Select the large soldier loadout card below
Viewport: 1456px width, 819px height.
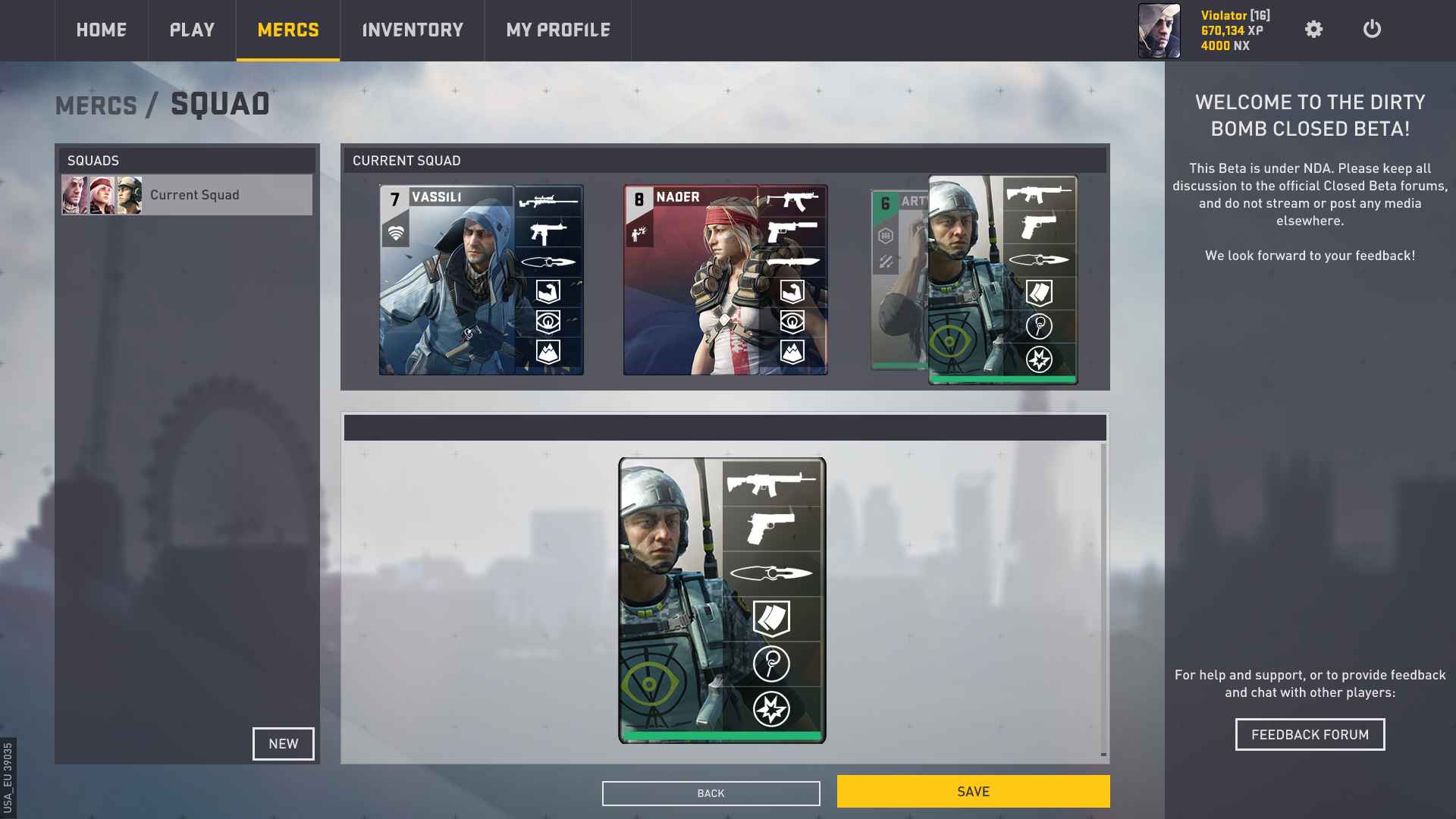(722, 600)
